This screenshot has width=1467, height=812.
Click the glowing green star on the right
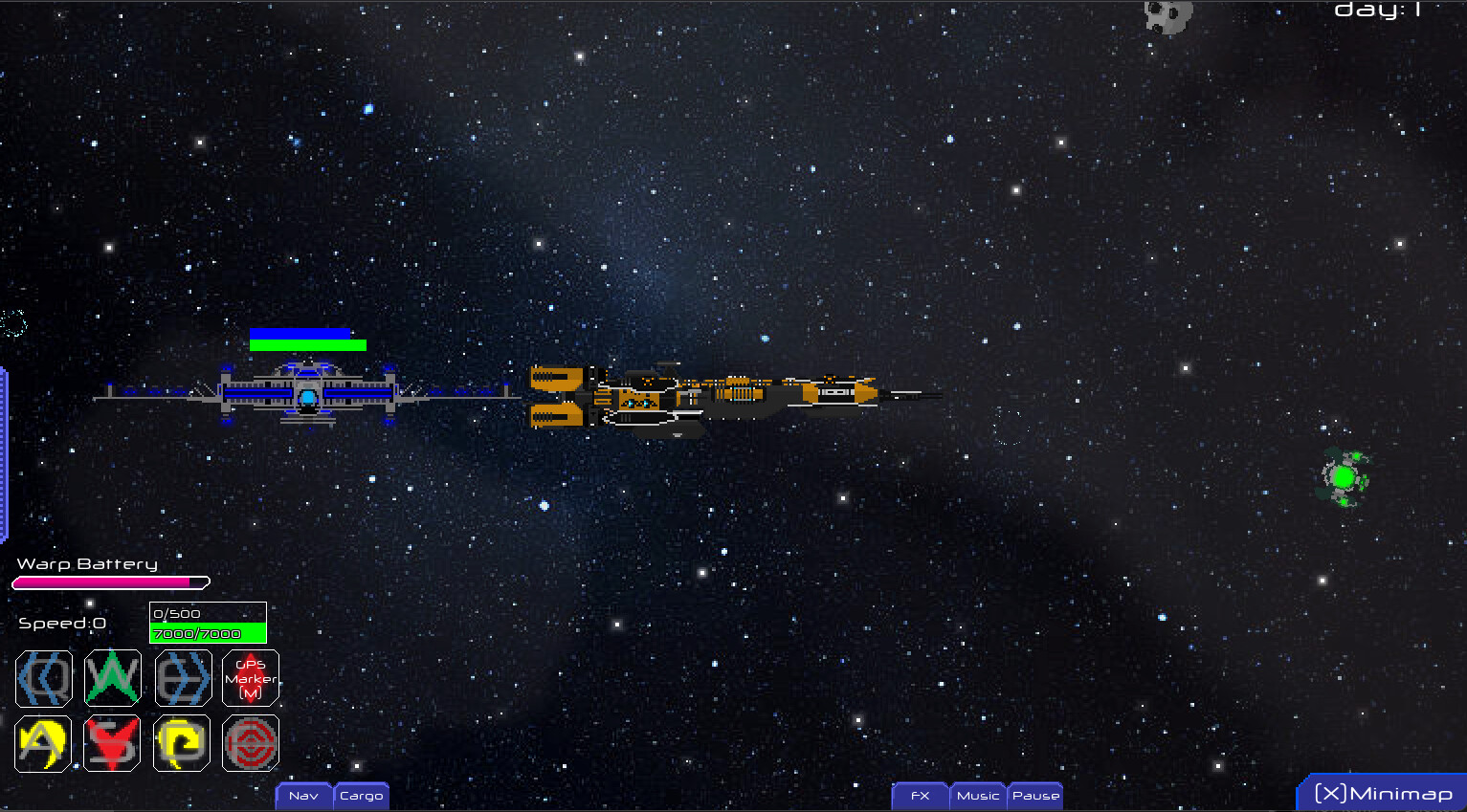point(1344,474)
